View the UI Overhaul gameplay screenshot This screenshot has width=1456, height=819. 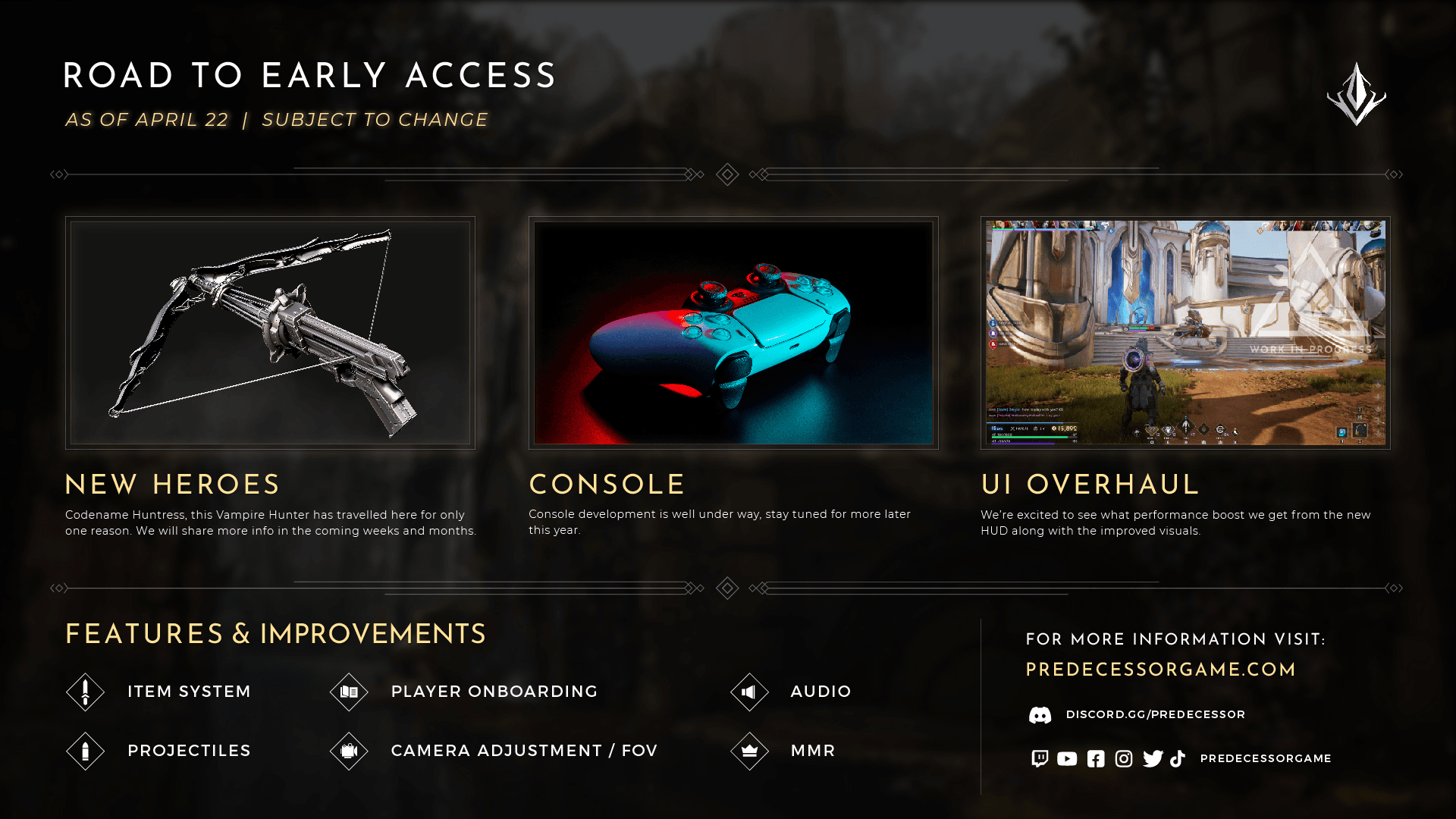pos(1185,333)
